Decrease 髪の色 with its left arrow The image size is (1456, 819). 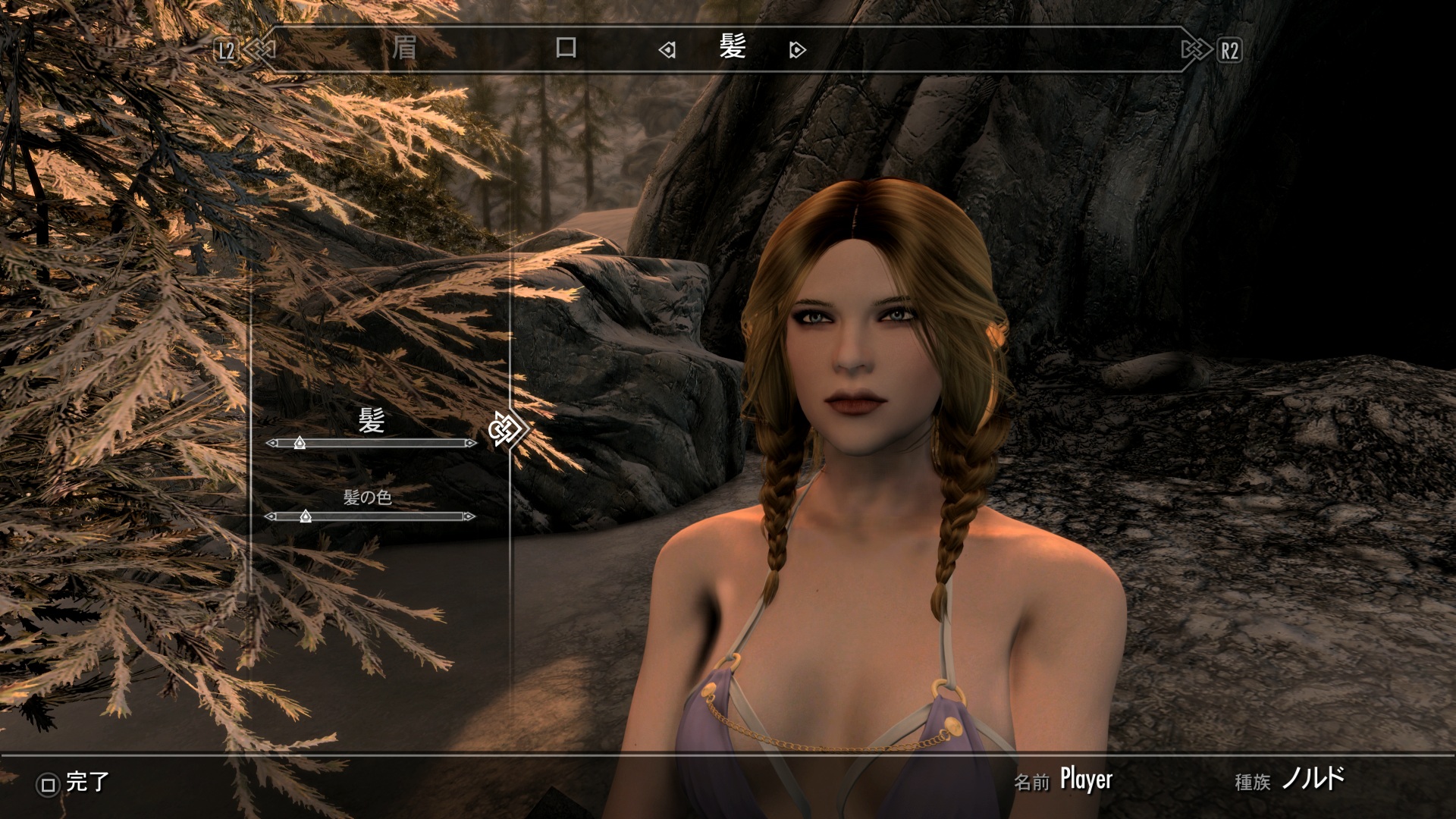pos(270,517)
